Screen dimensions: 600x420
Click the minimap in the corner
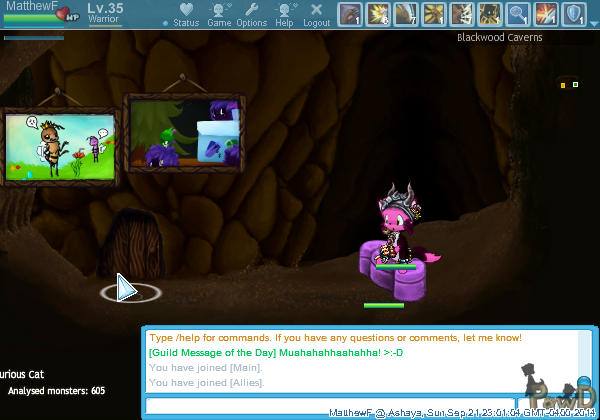568,85
